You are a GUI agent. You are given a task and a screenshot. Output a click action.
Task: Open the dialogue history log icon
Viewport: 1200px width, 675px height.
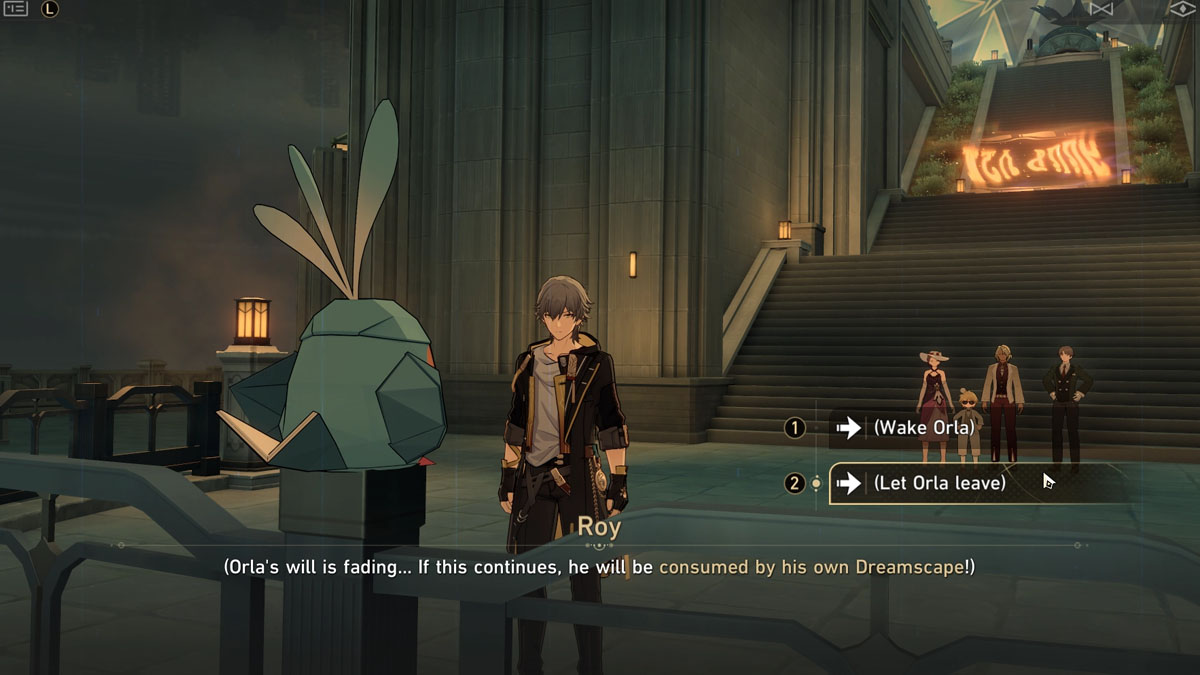tap(16, 9)
